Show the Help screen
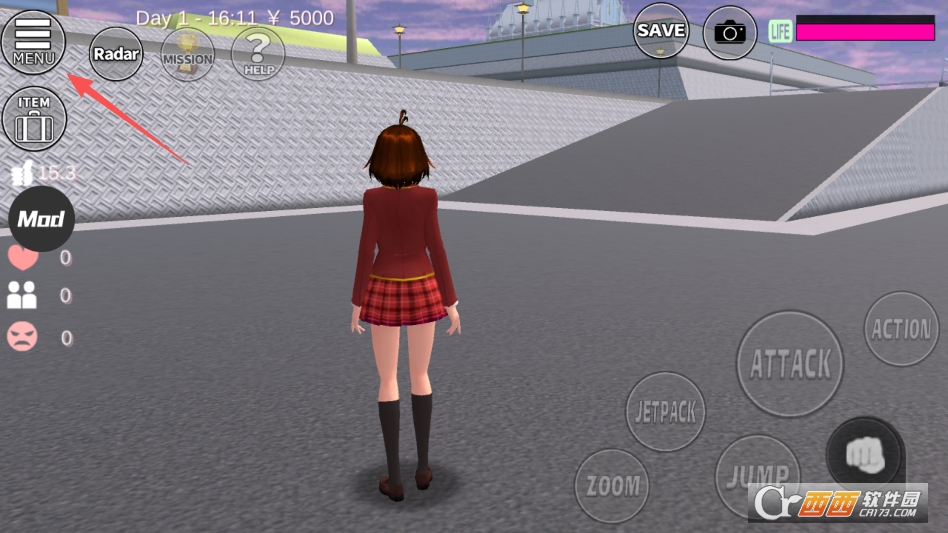 pyautogui.click(x=258, y=53)
